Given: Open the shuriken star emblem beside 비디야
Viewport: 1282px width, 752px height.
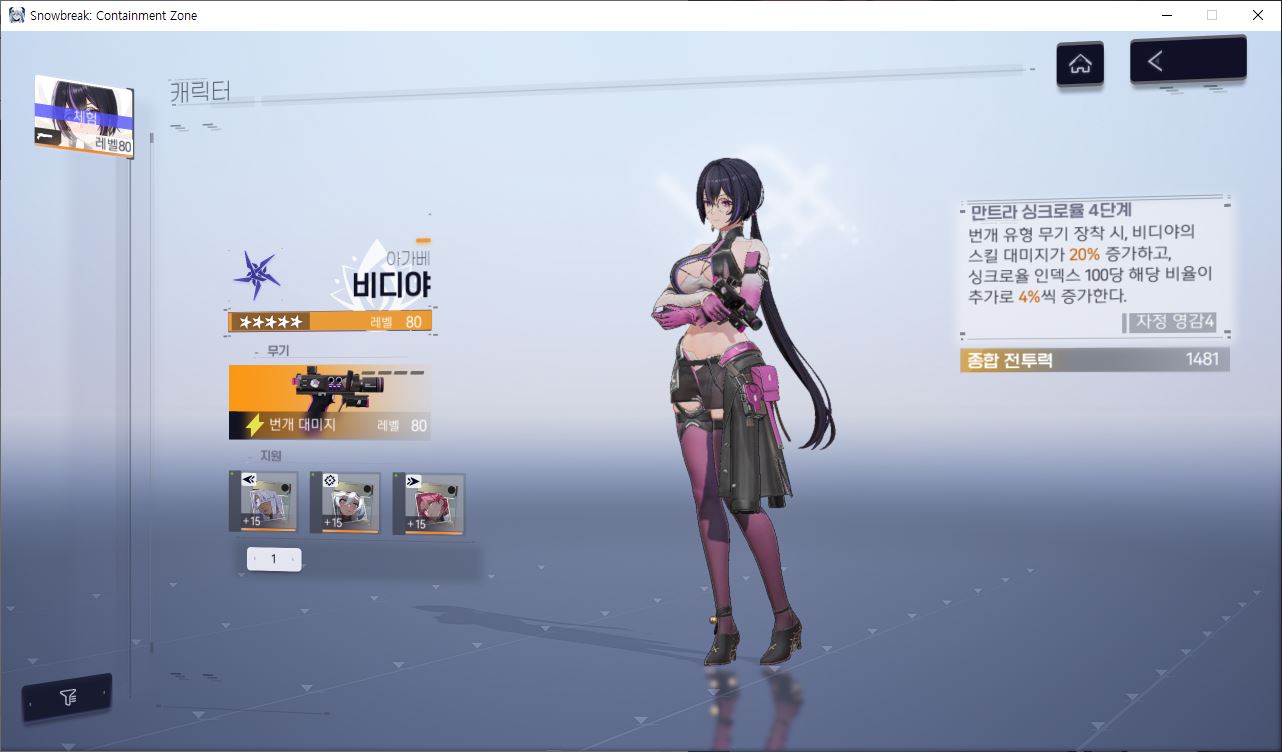Looking at the screenshot, I should click(x=257, y=275).
